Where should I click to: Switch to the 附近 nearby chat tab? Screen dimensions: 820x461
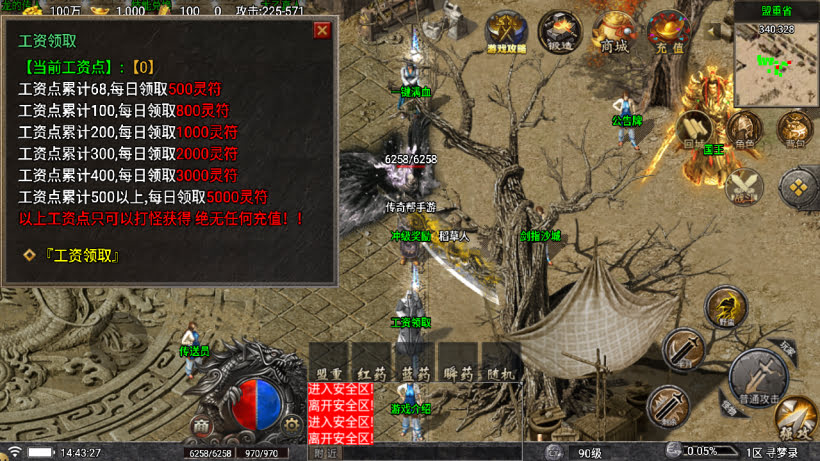coord(326,453)
